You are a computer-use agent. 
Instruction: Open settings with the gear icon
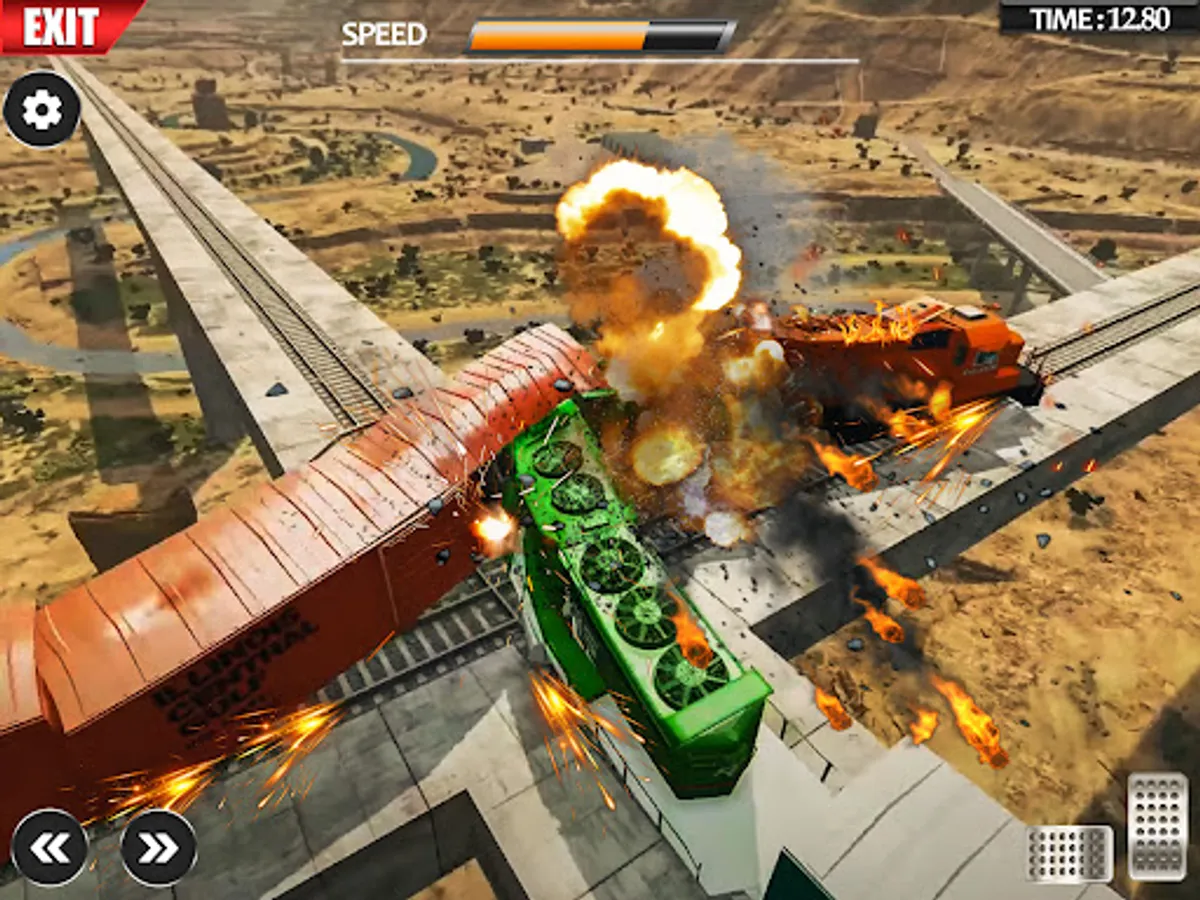coord(42,110)
